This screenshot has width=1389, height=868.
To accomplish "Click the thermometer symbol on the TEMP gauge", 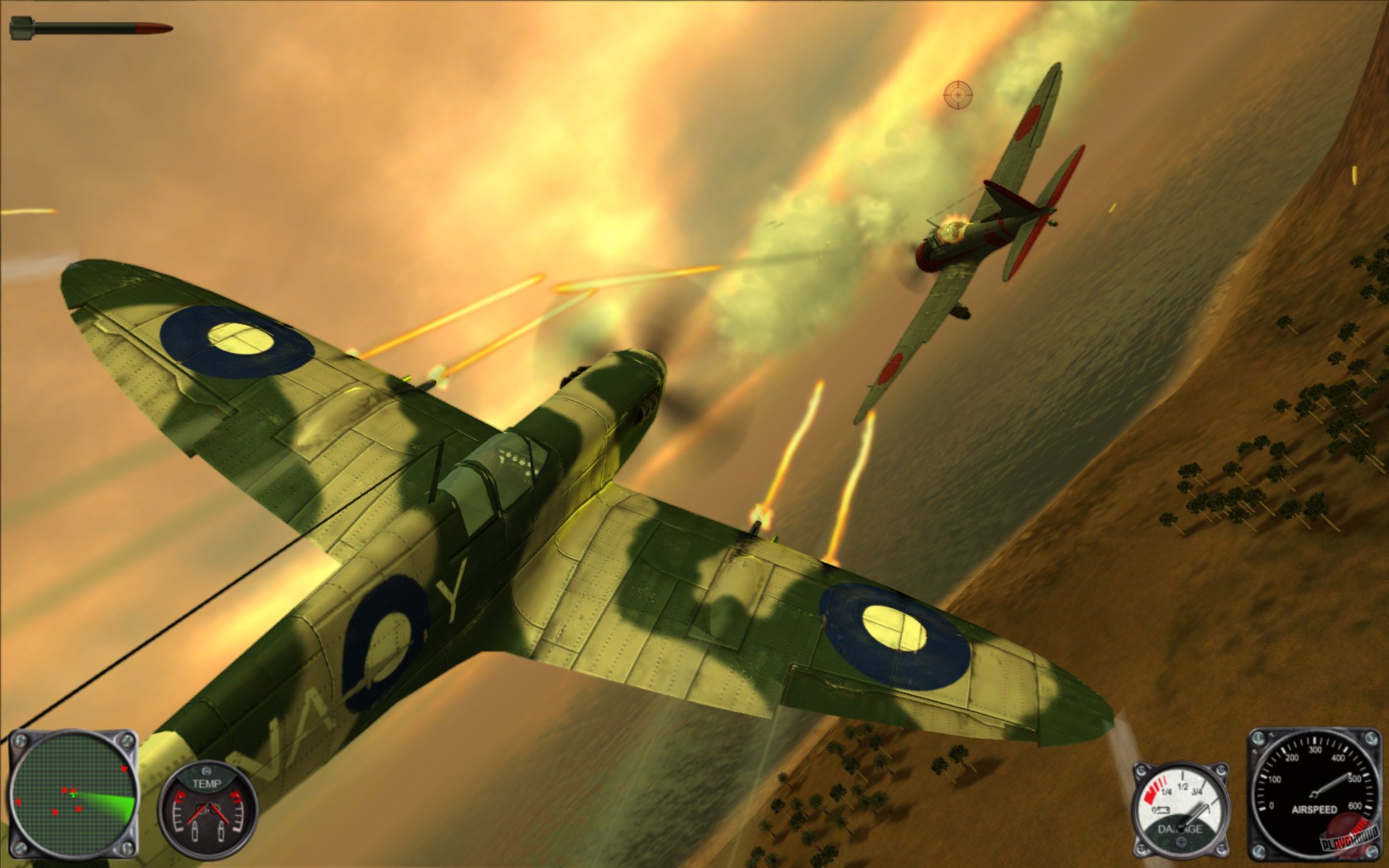I will tap(195, 832).
